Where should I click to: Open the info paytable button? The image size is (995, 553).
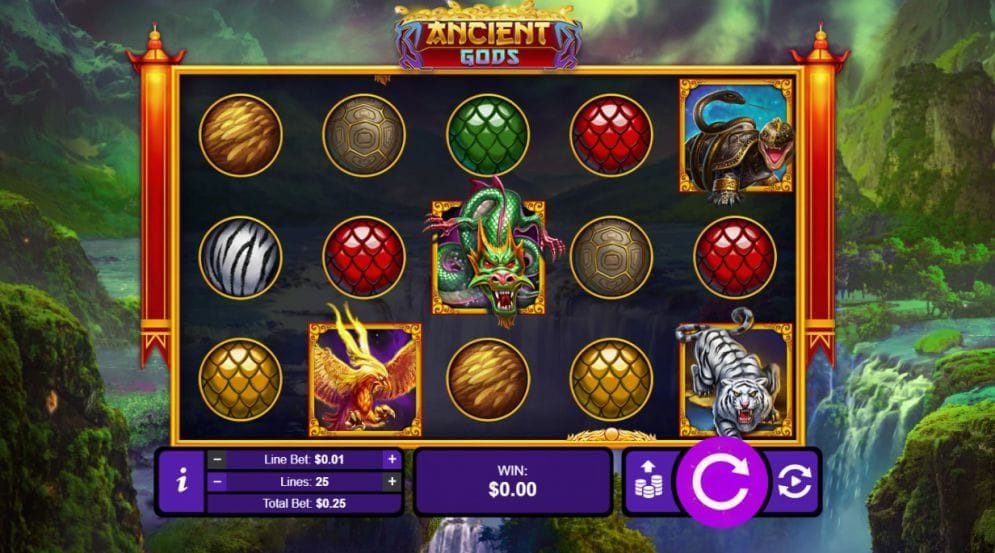click(181, 481)
